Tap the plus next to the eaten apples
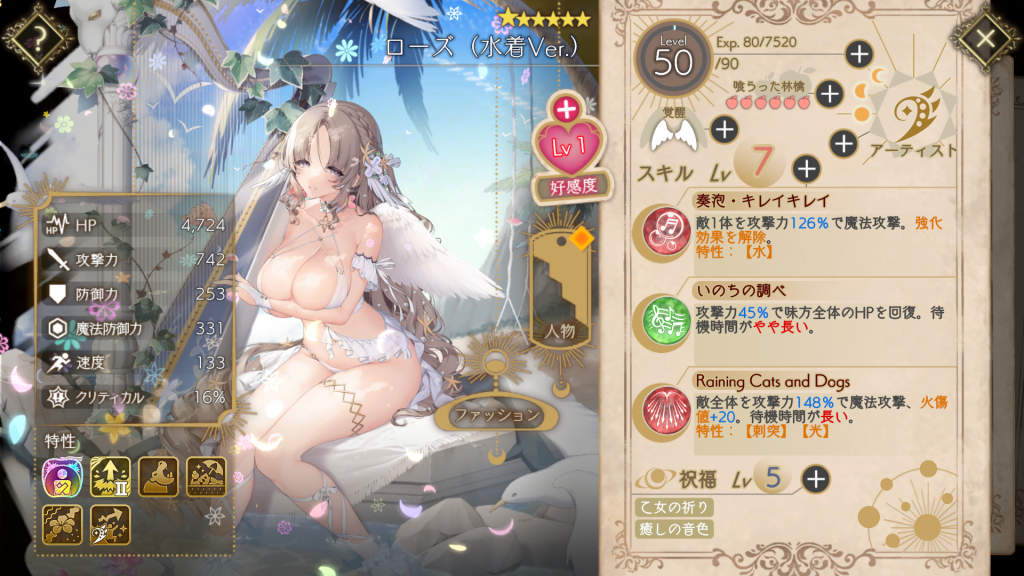The height and width of the screenshot is (576, 1024). point(829,93)
